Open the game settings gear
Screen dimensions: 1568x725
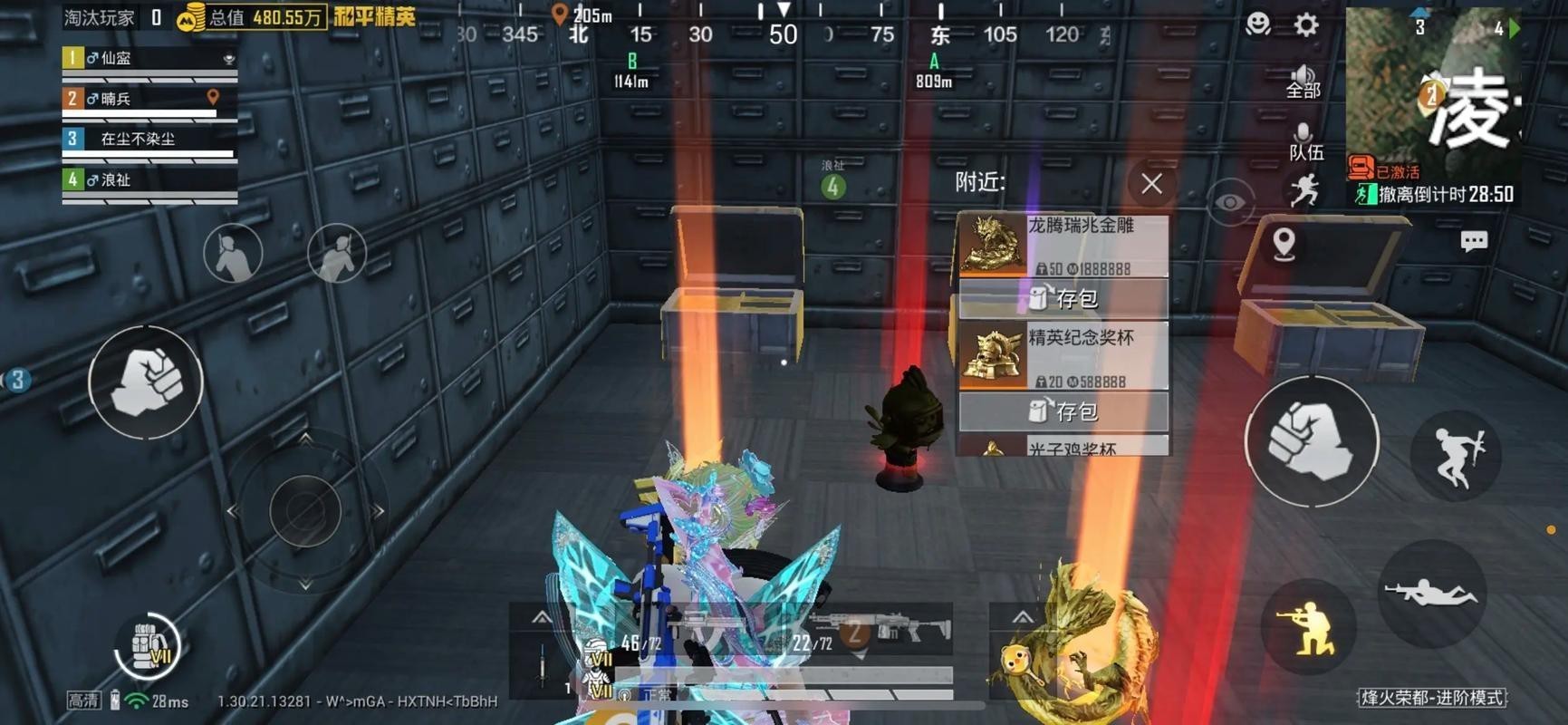[x=1304, y=24]
